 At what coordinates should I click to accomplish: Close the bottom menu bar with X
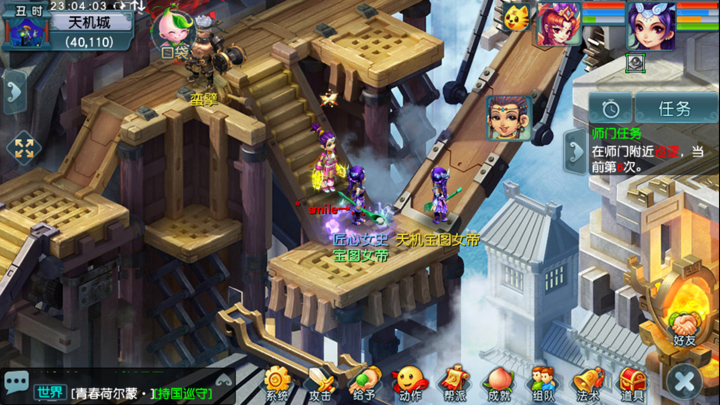(685, 380)
